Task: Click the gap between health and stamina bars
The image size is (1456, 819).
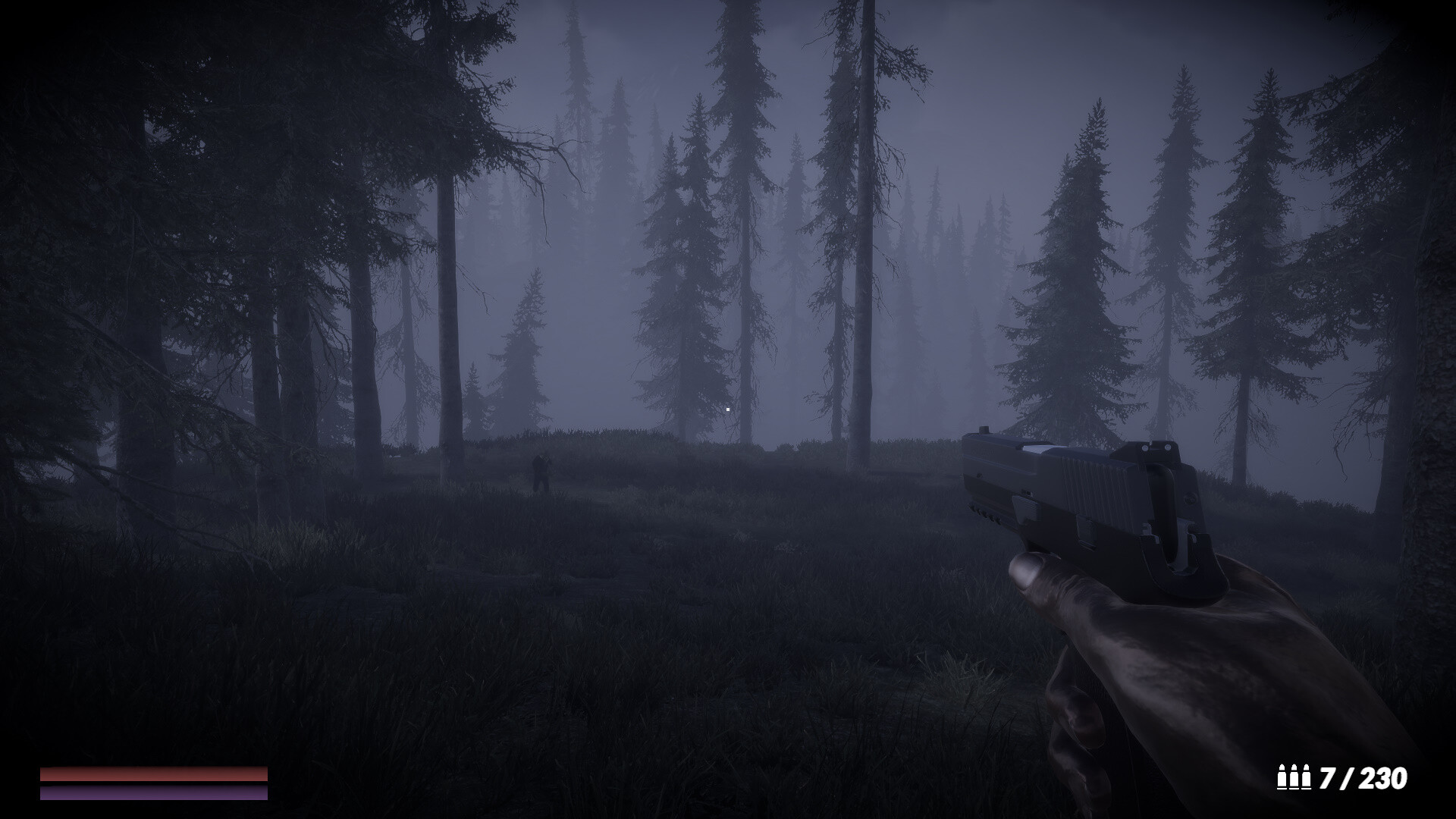Action: (152, 783)
